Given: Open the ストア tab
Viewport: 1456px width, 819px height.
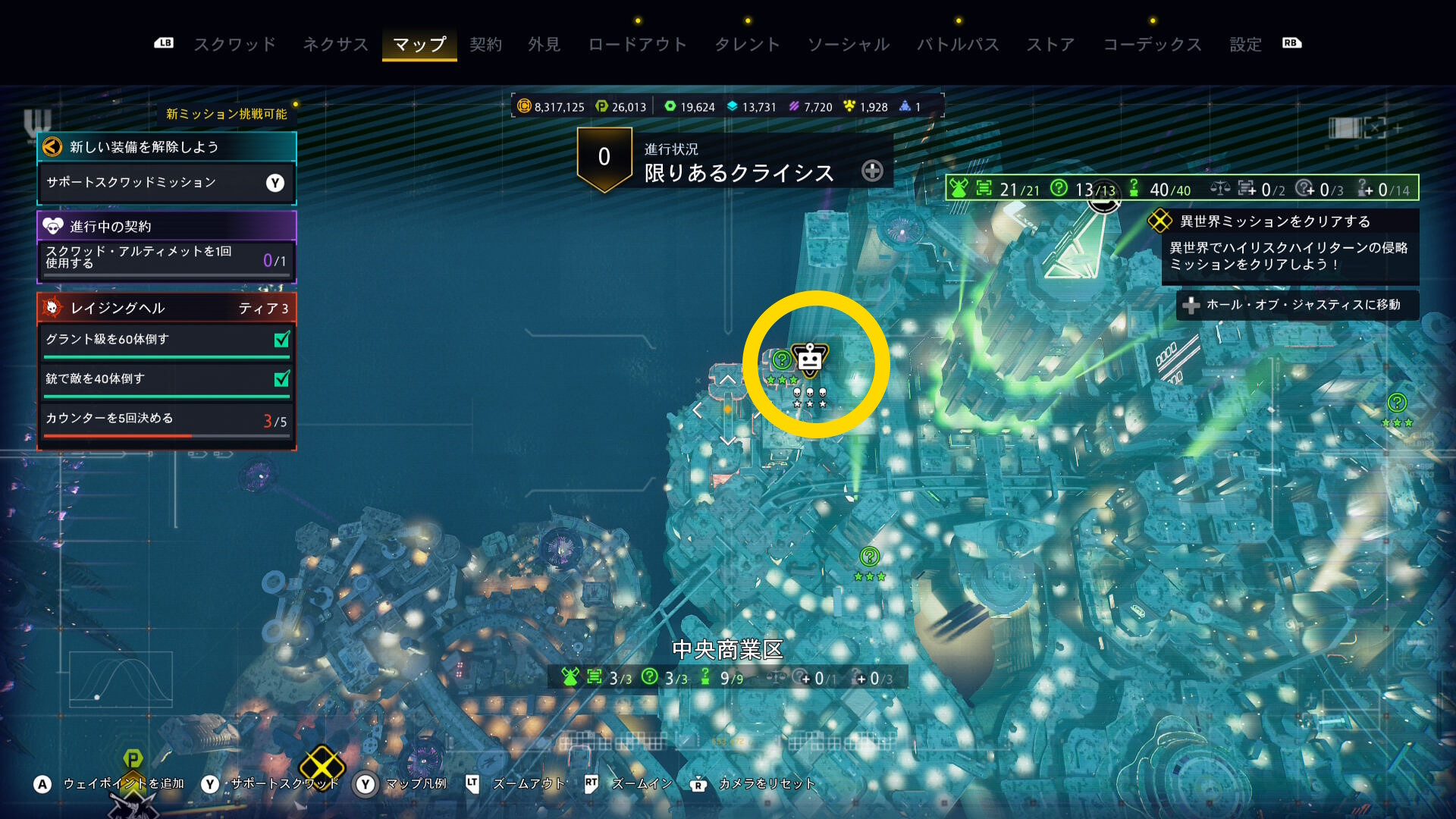Looking at the screenshot, I should pos(1050,44).
